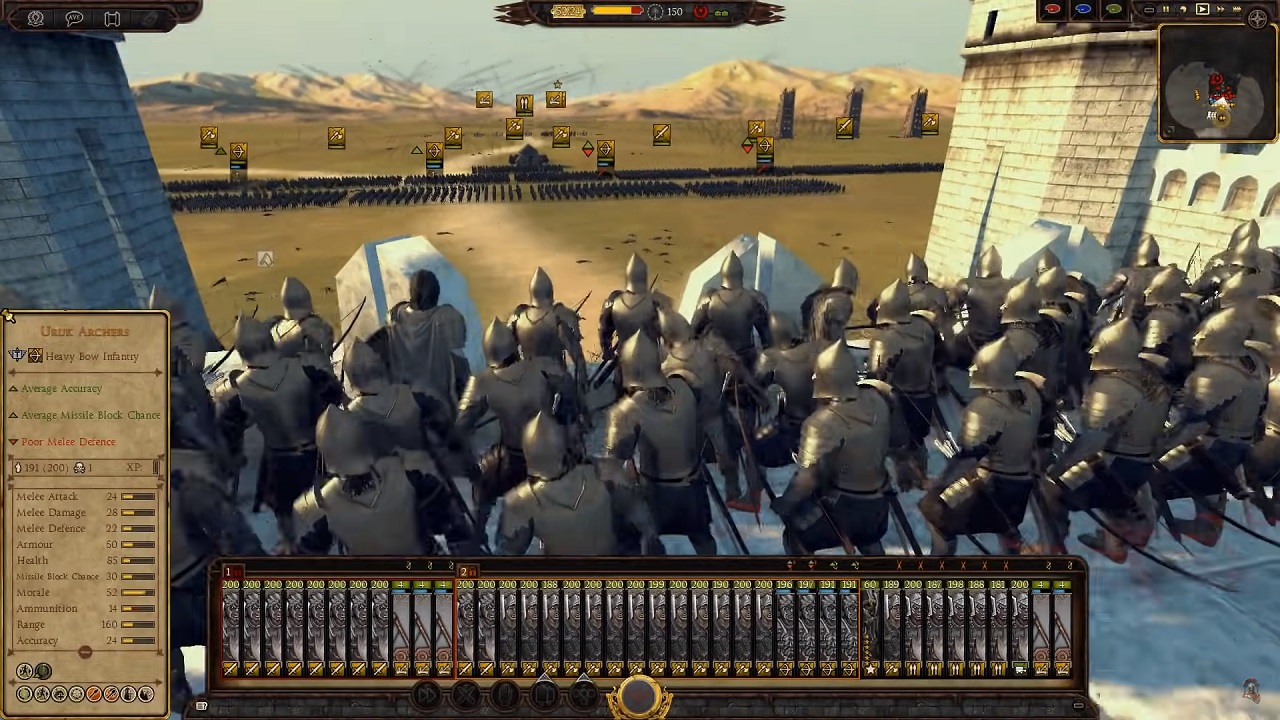
Task: Pause the battle from the top bar
Action: (x=1165, y=9)
